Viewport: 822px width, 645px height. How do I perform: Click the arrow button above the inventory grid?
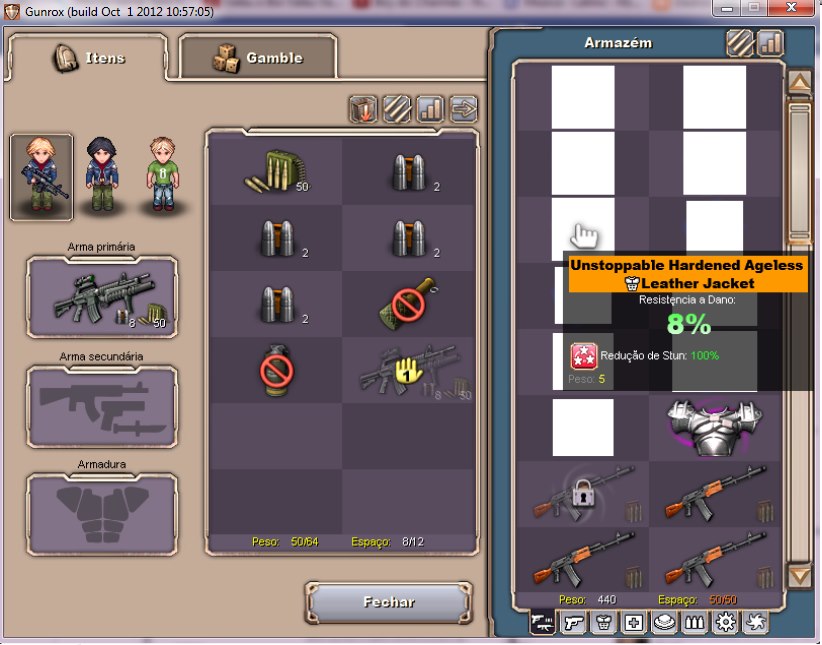pyautogui.click(x=464, y=109)
